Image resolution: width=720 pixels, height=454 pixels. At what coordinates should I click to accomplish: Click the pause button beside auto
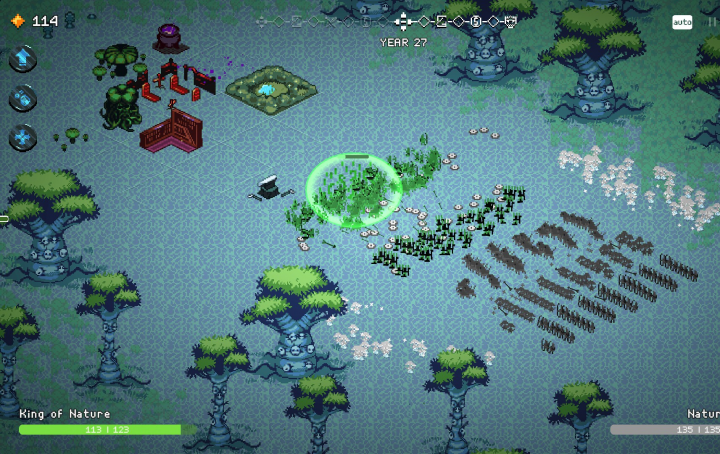click(x=711, y=22)
